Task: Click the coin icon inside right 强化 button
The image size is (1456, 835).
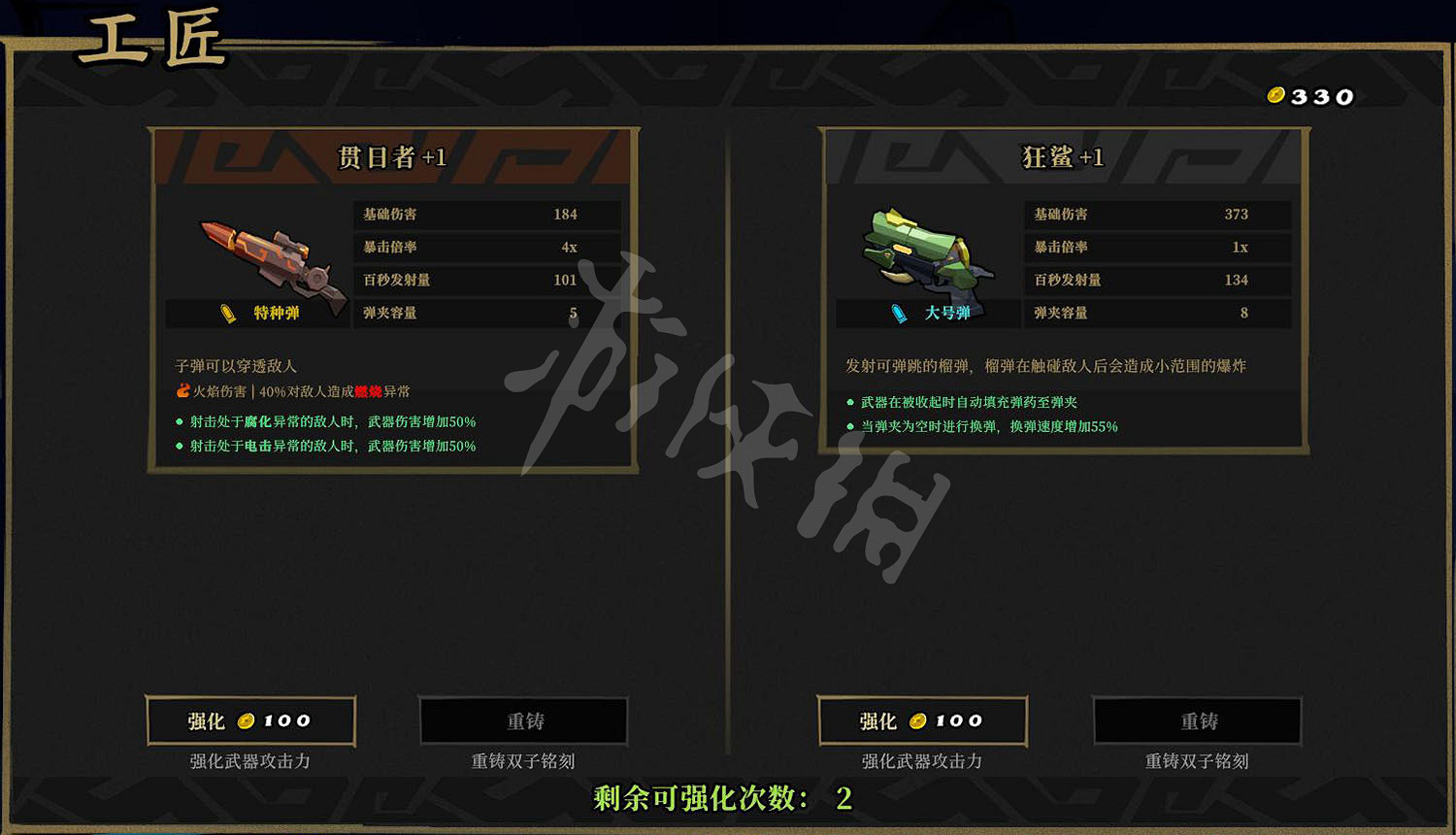Action: [x=917, y=720]
